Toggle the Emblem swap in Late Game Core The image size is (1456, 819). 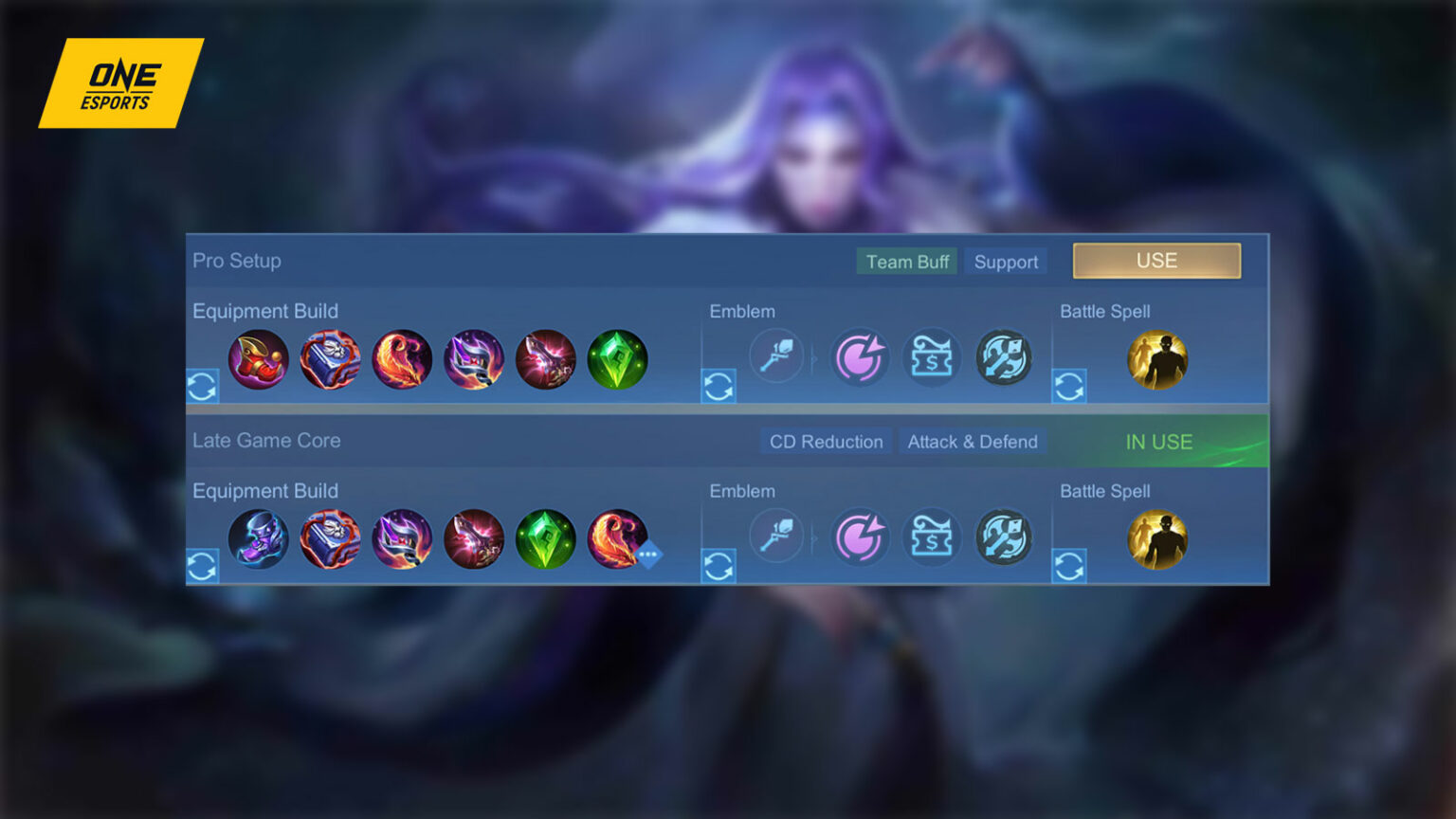(x=719, y=566)
